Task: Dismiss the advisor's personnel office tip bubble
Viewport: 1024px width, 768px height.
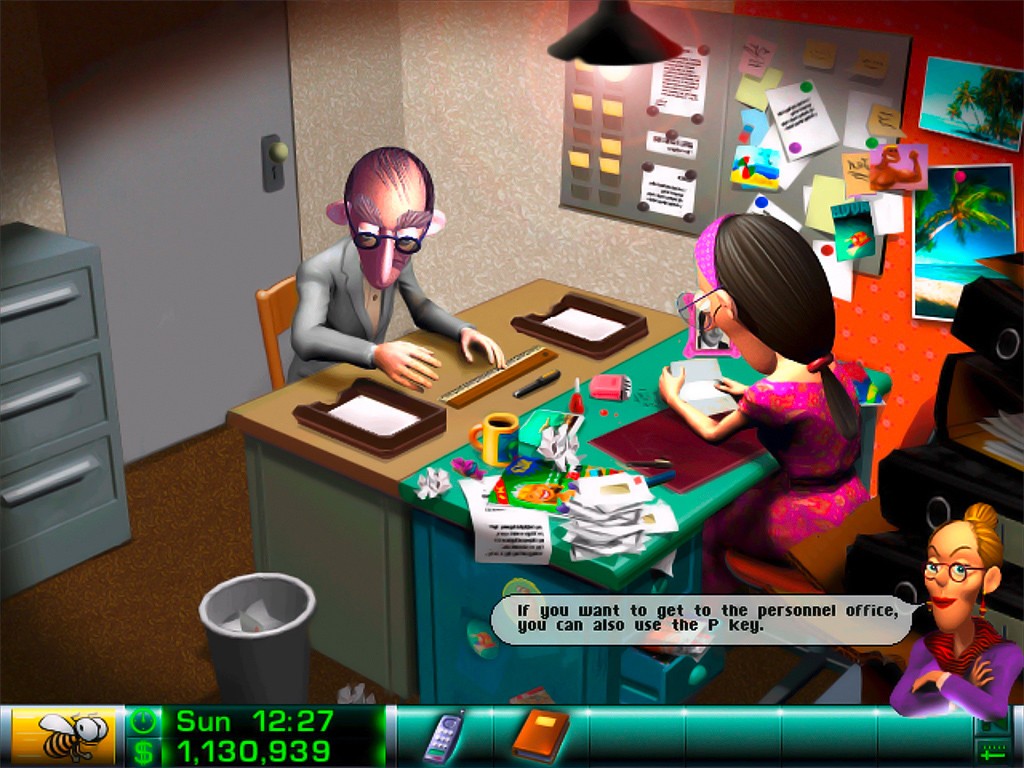Action: 700,618
